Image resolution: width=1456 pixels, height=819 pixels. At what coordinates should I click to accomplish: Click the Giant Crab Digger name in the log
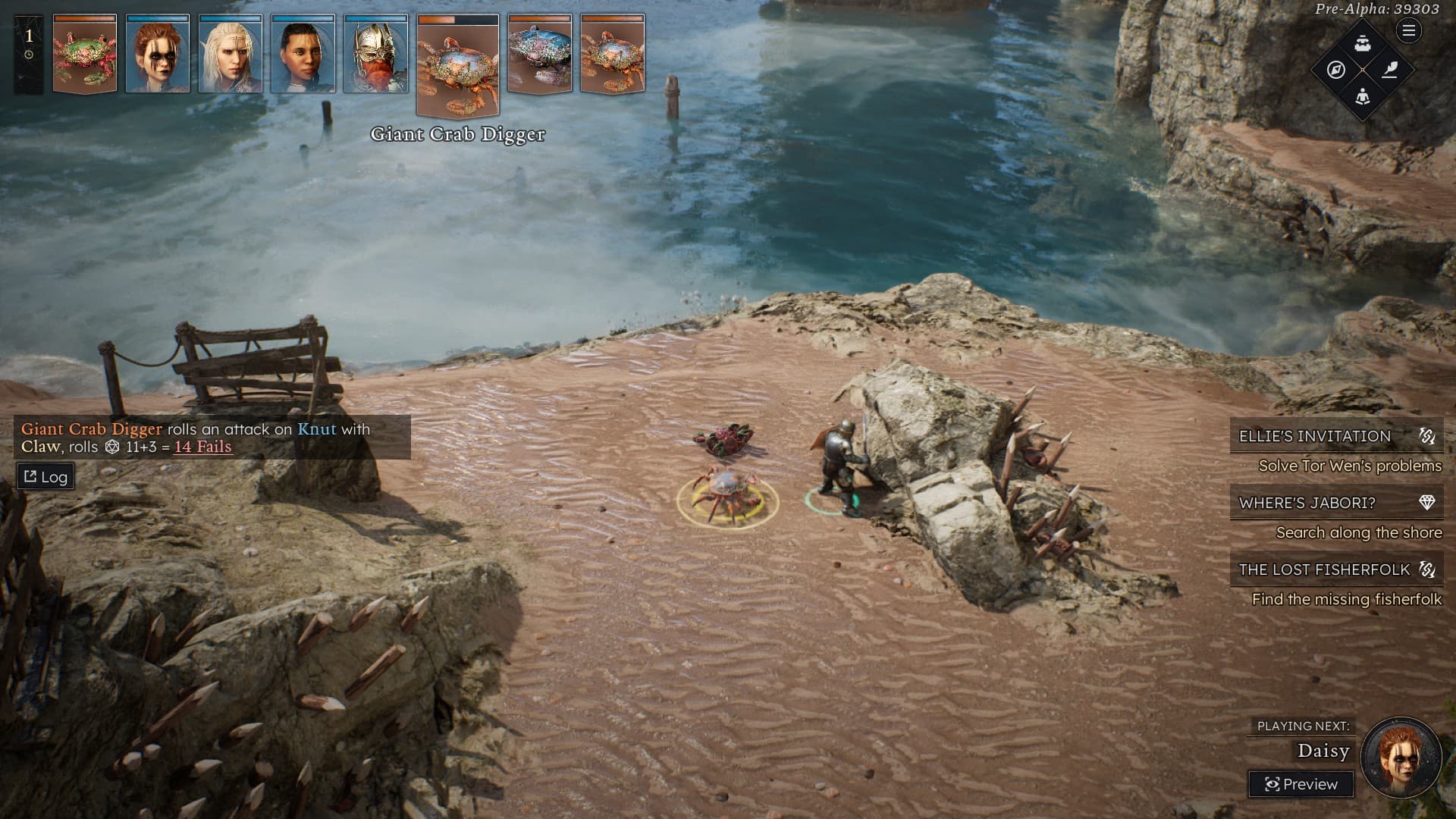click(x=91, y=429)
